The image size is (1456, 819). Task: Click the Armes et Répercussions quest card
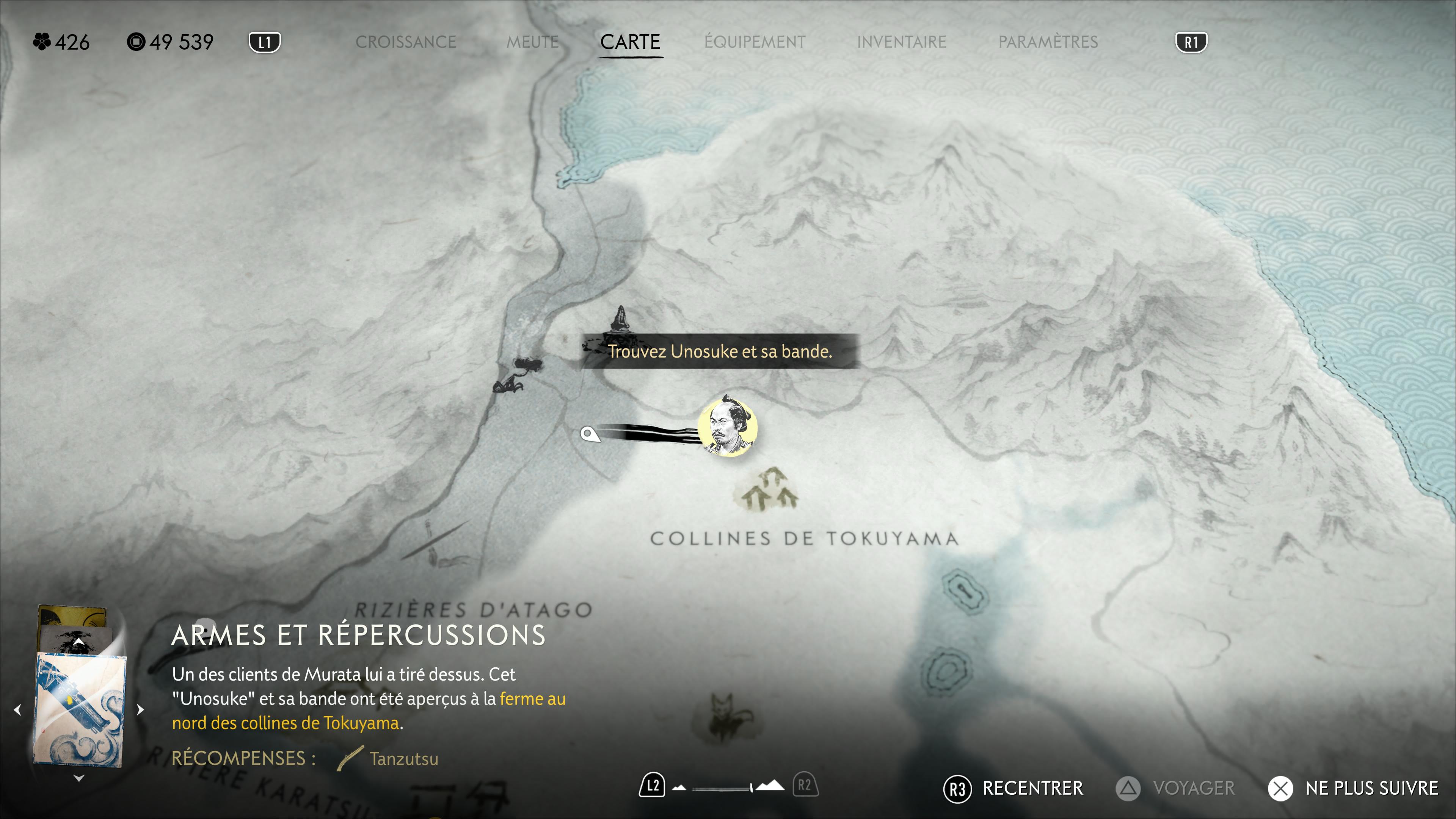click(79, 709)
